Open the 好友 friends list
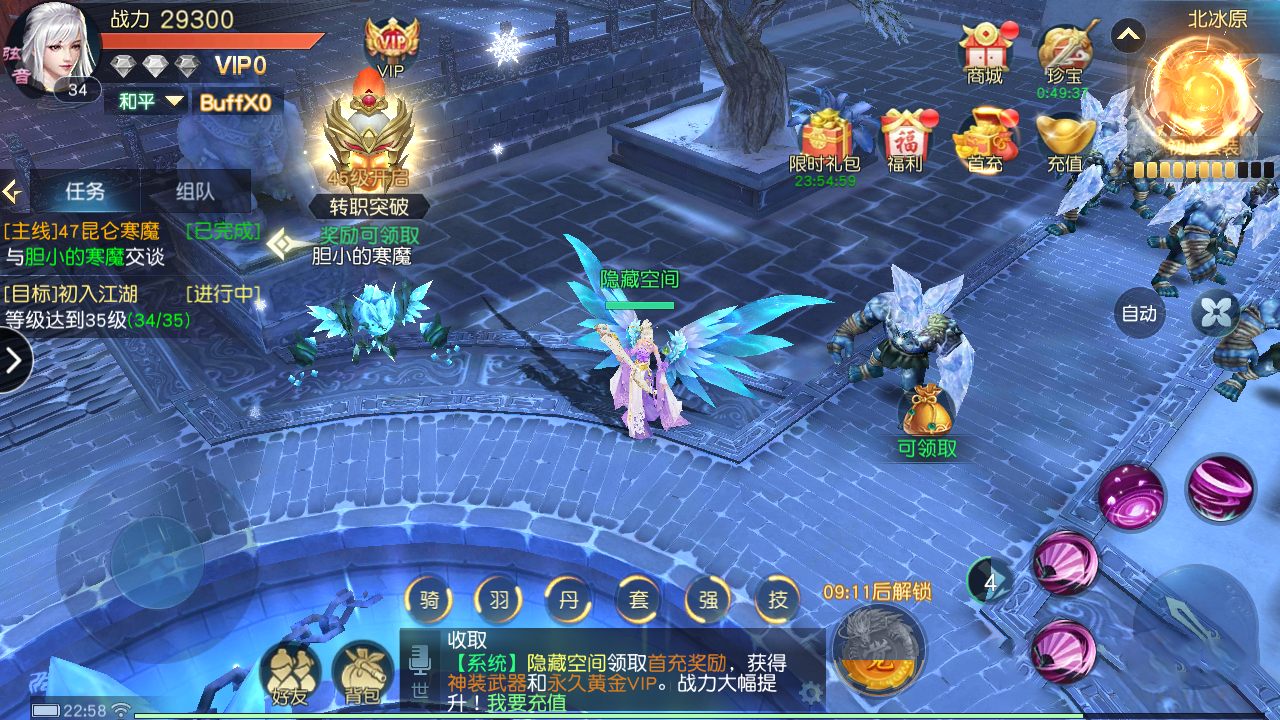Screen dimensions: 1280x720 pos(290,673)
